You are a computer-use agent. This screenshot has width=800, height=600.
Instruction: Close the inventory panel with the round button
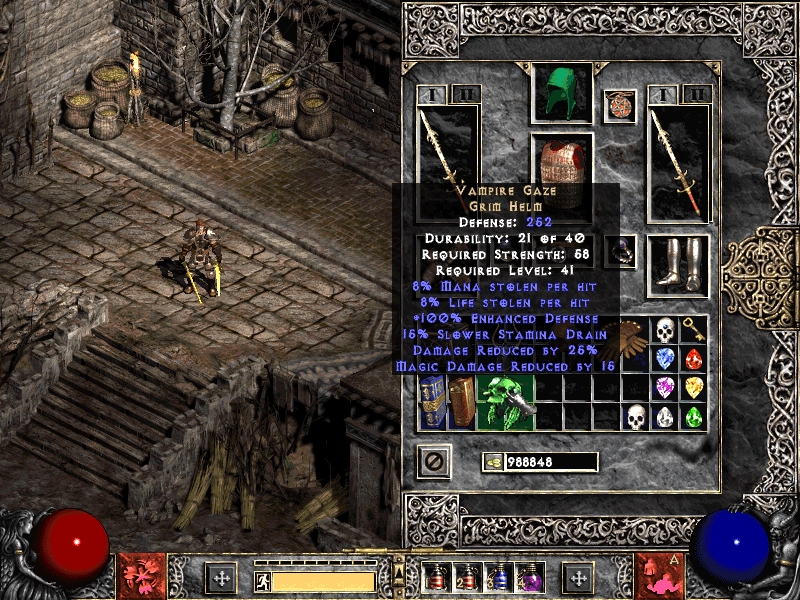(434, 460)
